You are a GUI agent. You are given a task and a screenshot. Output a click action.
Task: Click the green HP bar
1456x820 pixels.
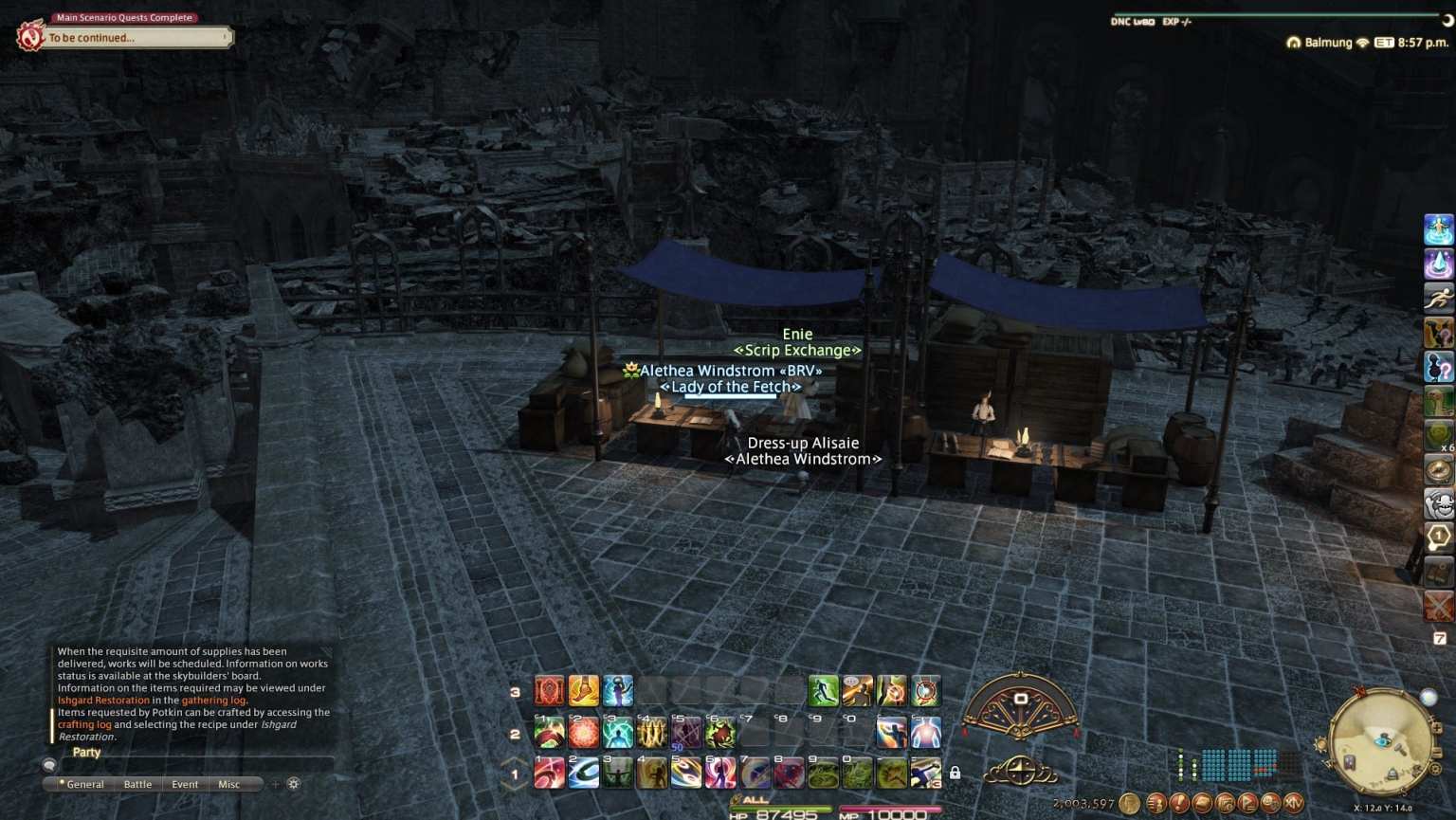pos(782,810)
